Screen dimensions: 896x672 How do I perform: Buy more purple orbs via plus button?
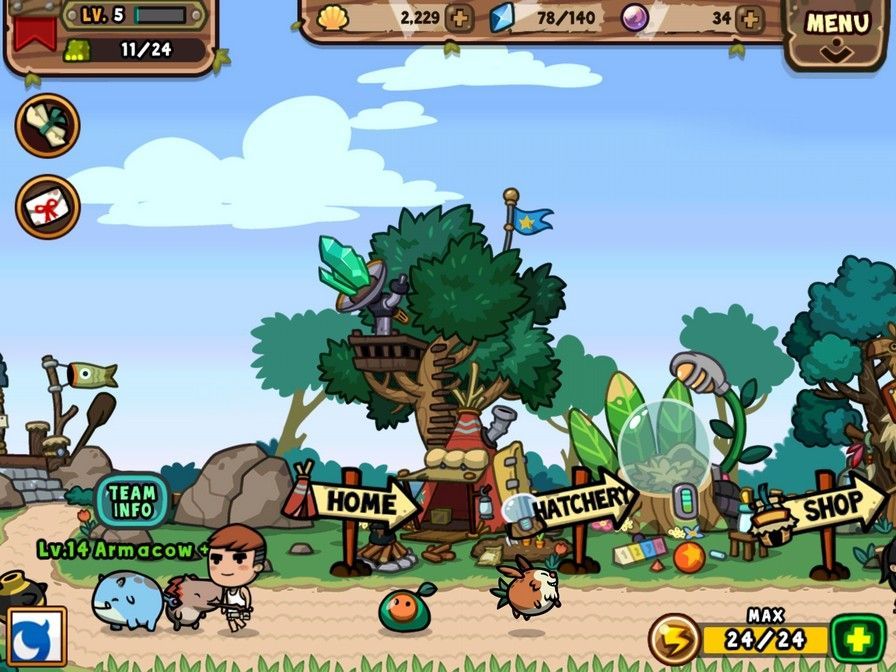click(x=748, y=18)
